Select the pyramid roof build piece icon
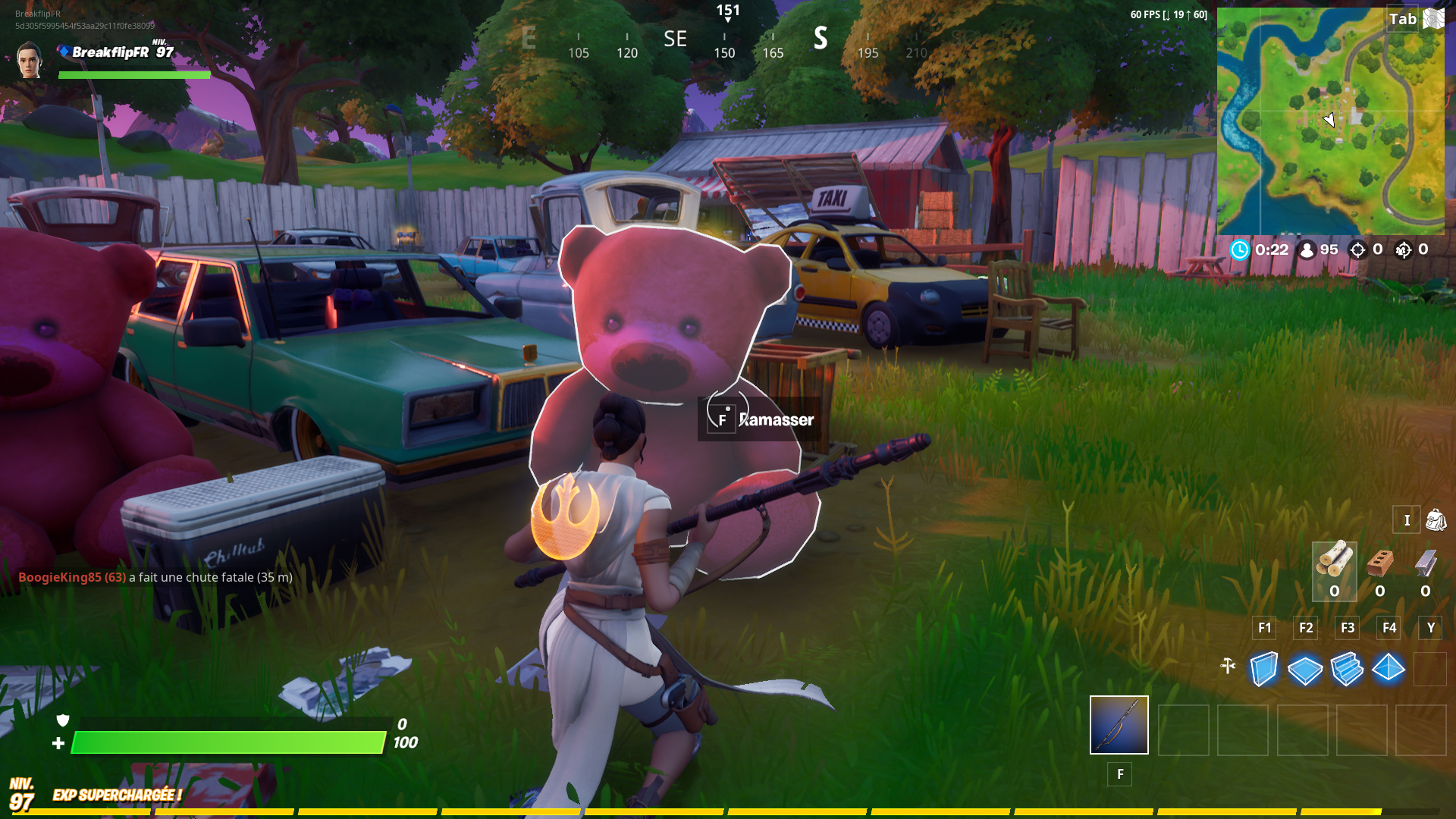 coord(1389,670)
